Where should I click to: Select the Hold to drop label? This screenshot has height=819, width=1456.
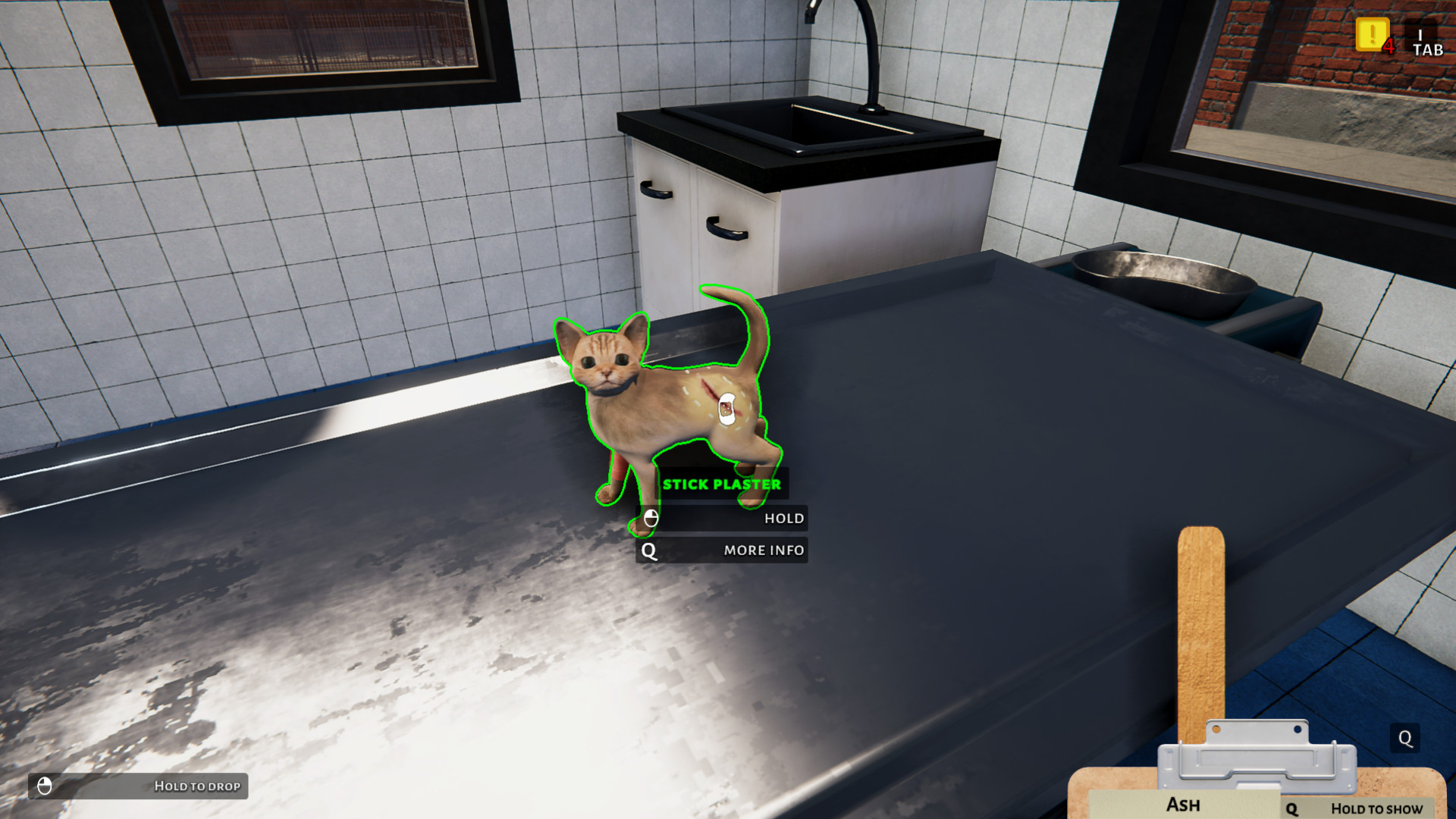coord(197,786)
